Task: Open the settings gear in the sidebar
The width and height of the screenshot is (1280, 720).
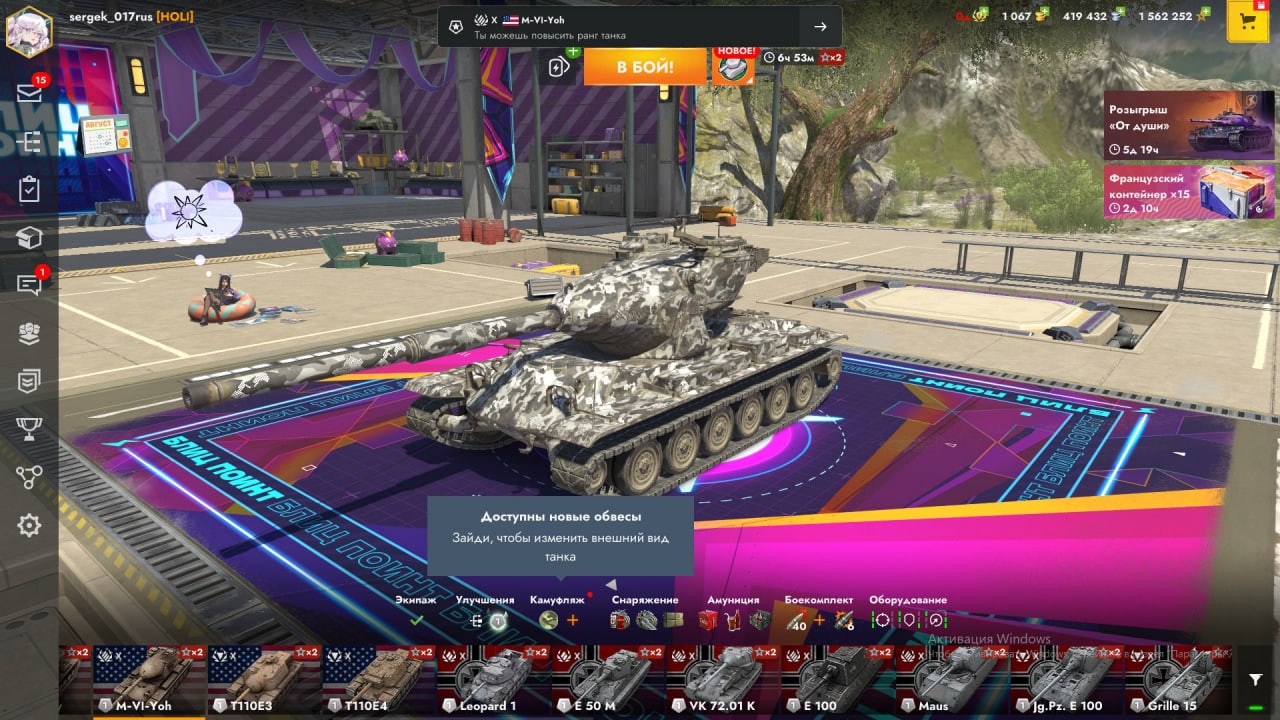Action: [x=29, y=525]
